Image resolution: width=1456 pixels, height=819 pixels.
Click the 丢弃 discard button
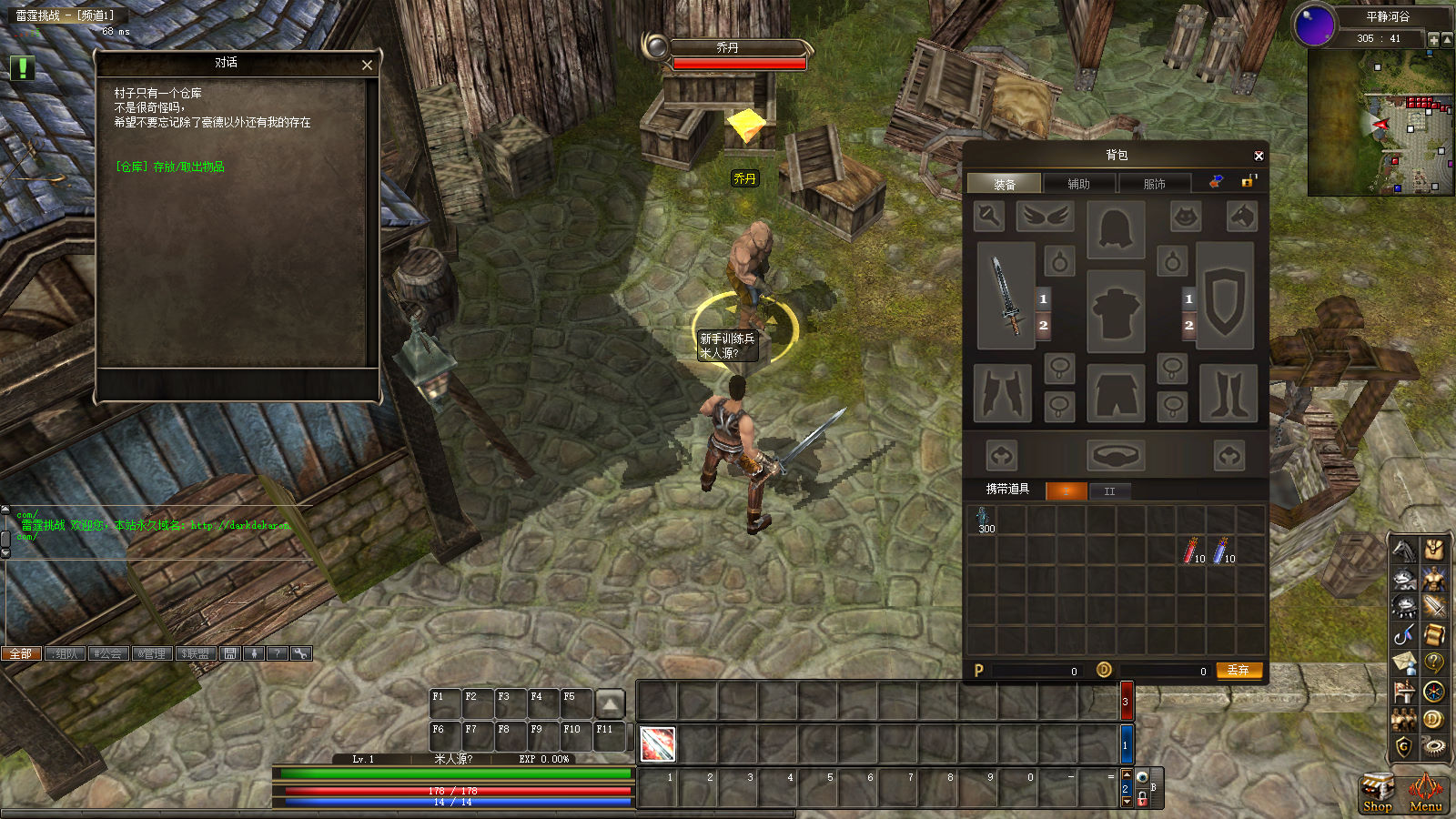click(1239, 670)
